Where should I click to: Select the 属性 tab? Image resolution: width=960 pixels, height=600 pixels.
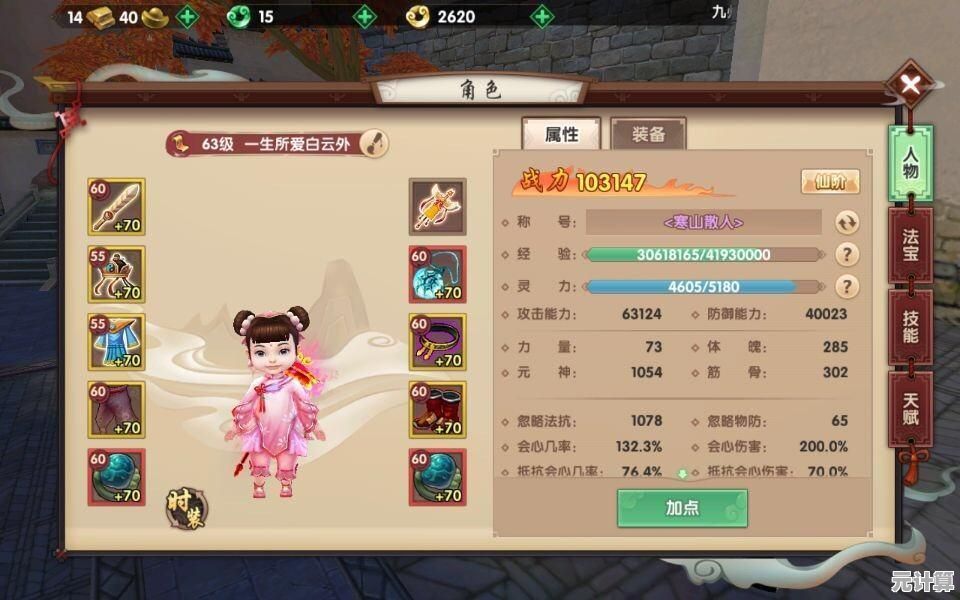[x=561, y=134]
